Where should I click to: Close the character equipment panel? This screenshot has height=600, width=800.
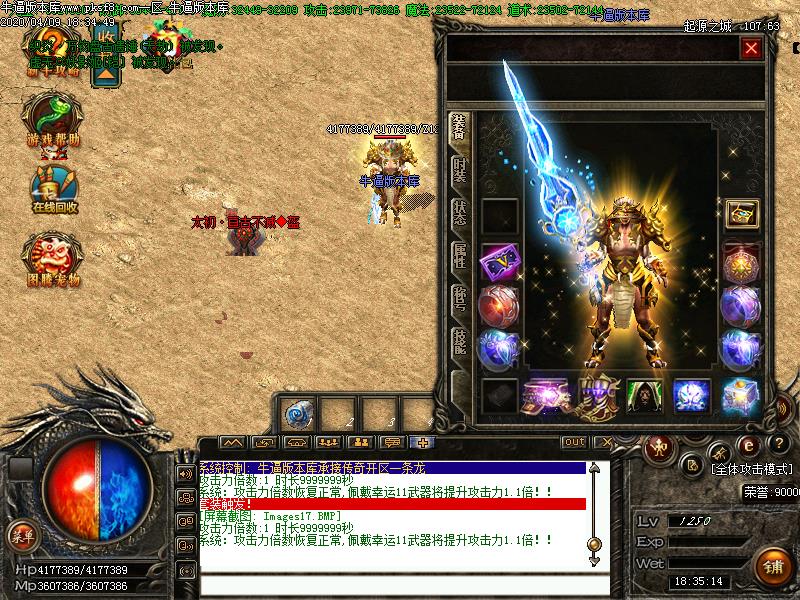751,48
